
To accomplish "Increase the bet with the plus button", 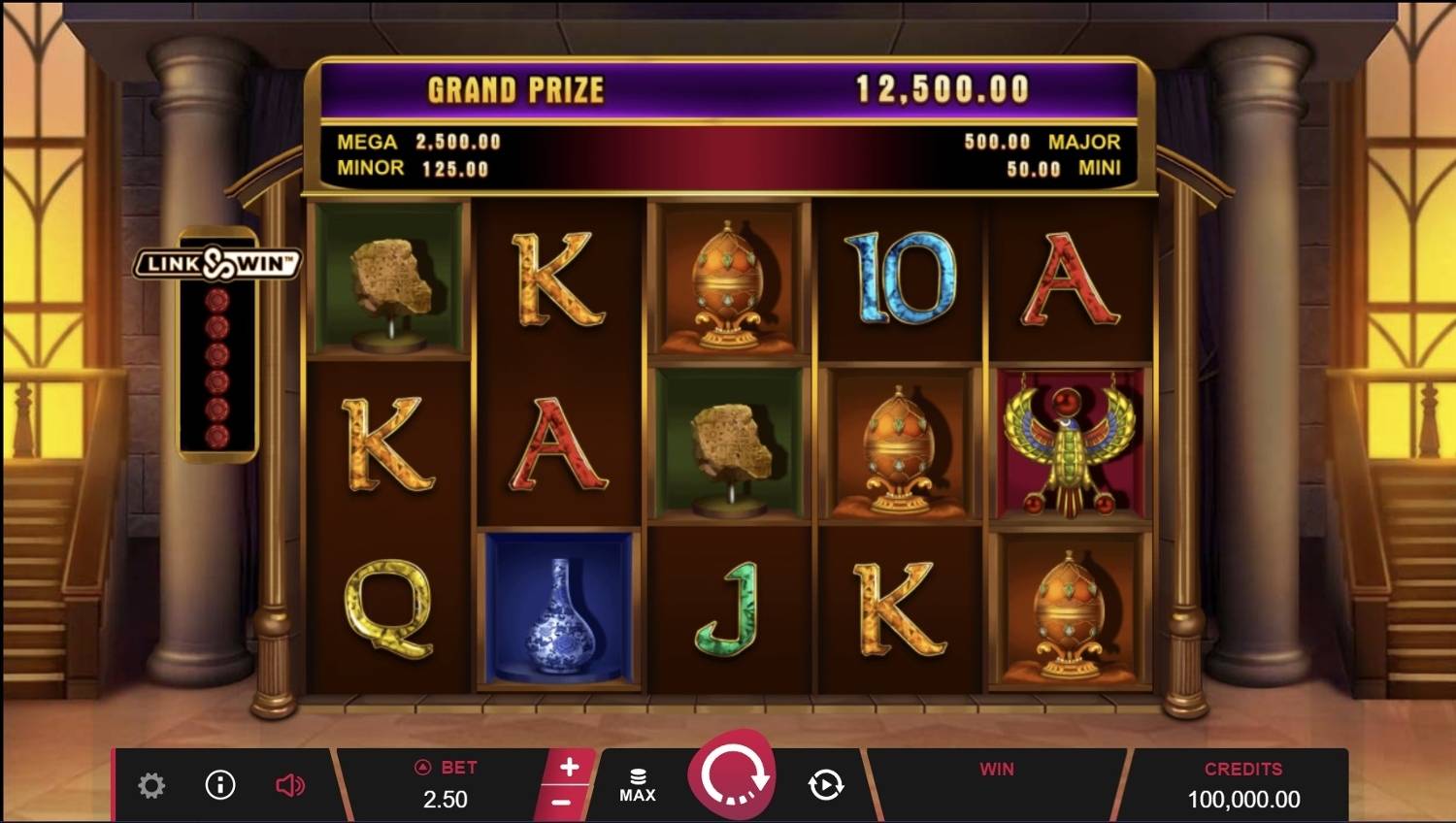I will coord(570,767).
